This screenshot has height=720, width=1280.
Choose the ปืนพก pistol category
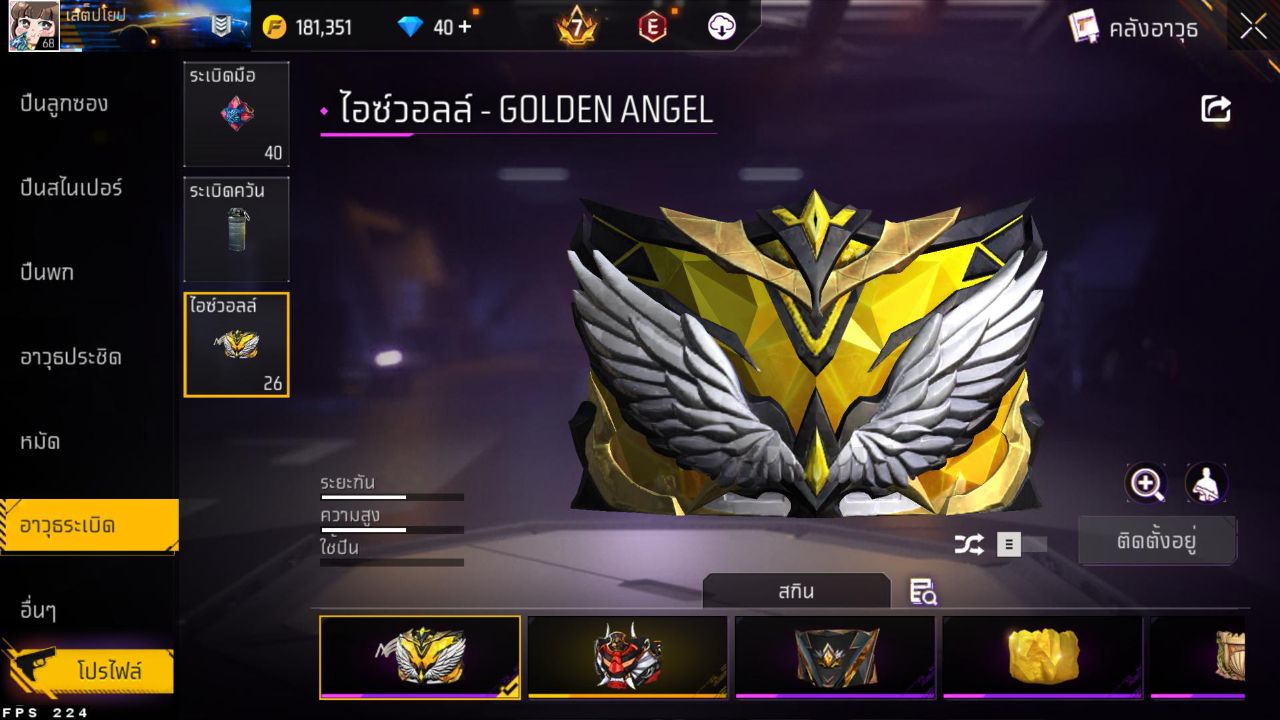(x=47, y=272)
